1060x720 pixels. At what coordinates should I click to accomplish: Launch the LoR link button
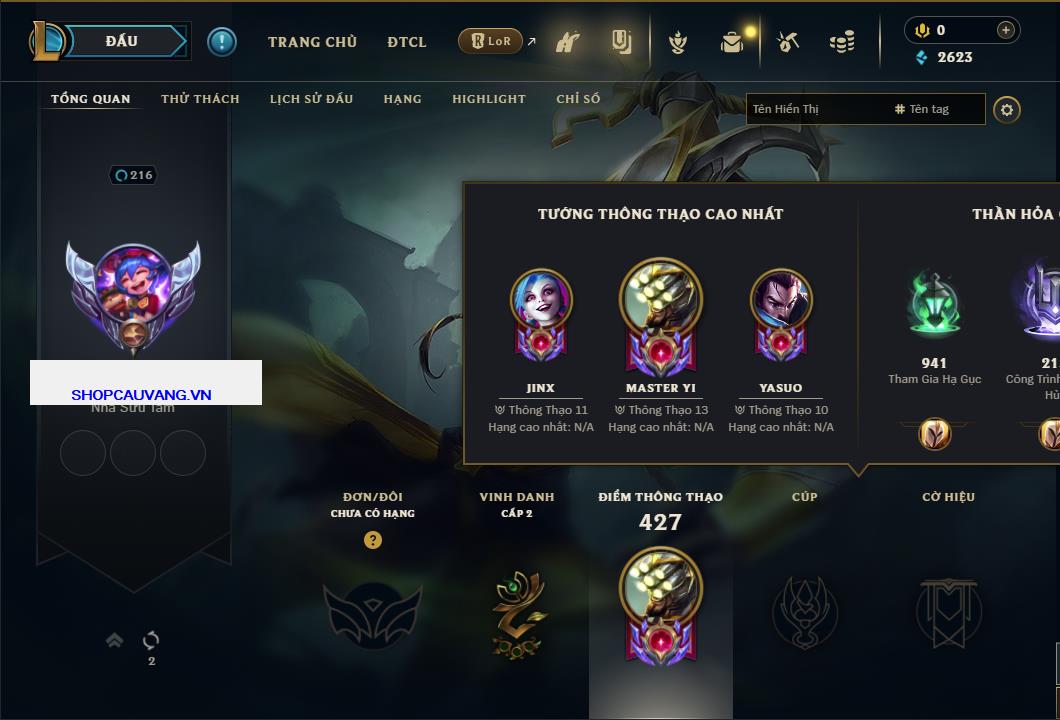coord(490,42)
